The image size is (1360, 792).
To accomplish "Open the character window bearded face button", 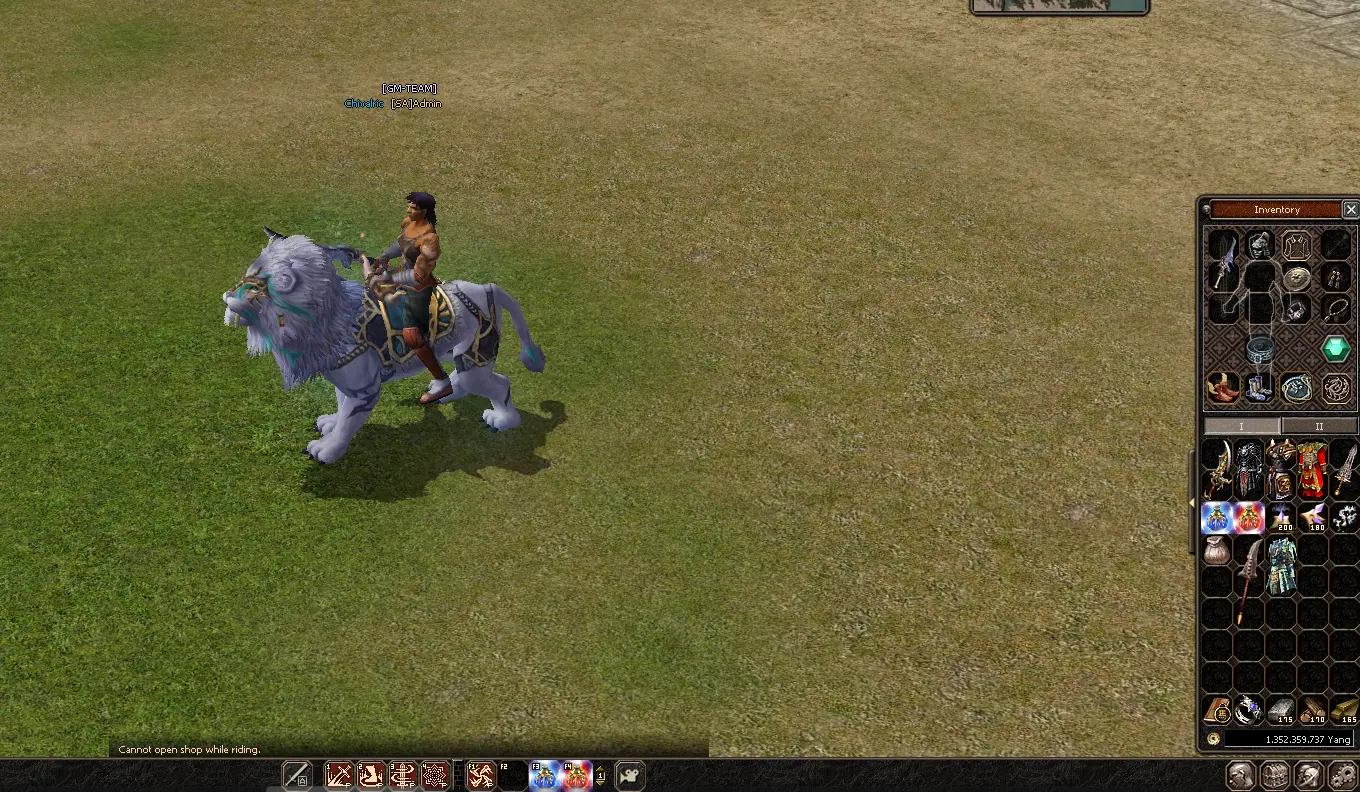I will tap(1242, 776).
